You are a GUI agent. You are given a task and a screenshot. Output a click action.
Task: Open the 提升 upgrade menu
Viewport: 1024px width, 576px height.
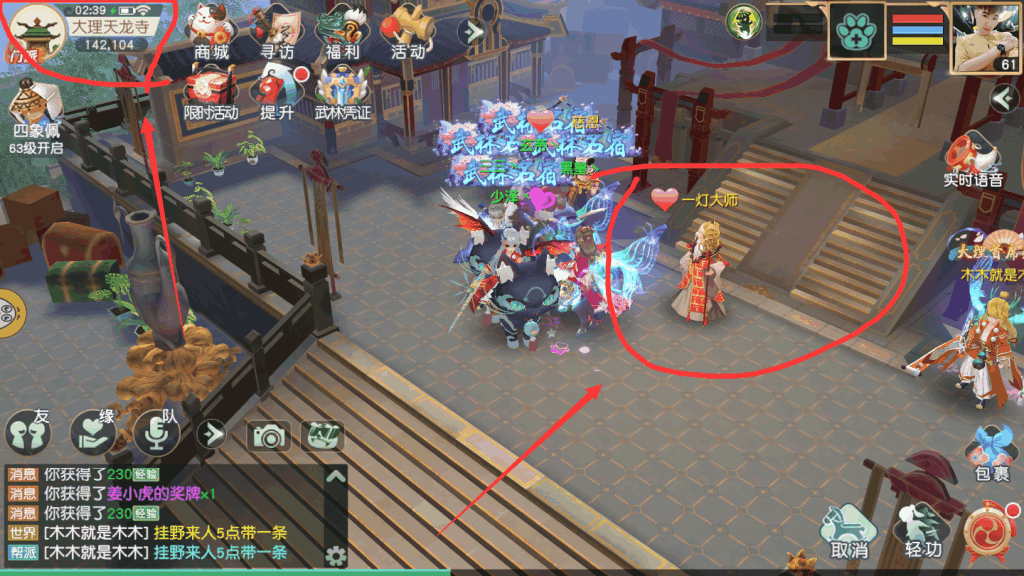click(x=277, y=90)
